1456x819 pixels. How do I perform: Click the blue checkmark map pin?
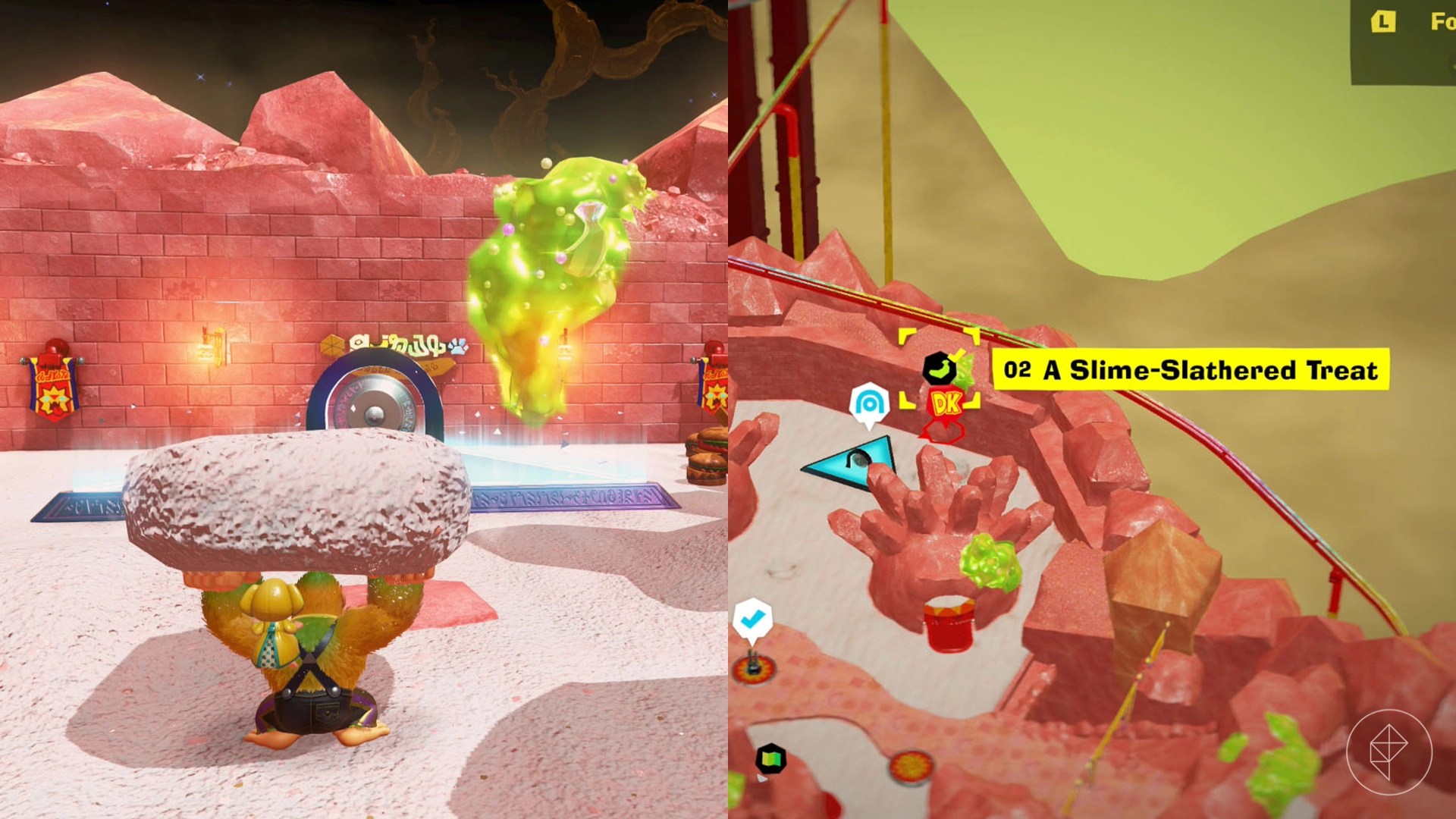coord(752,620)
